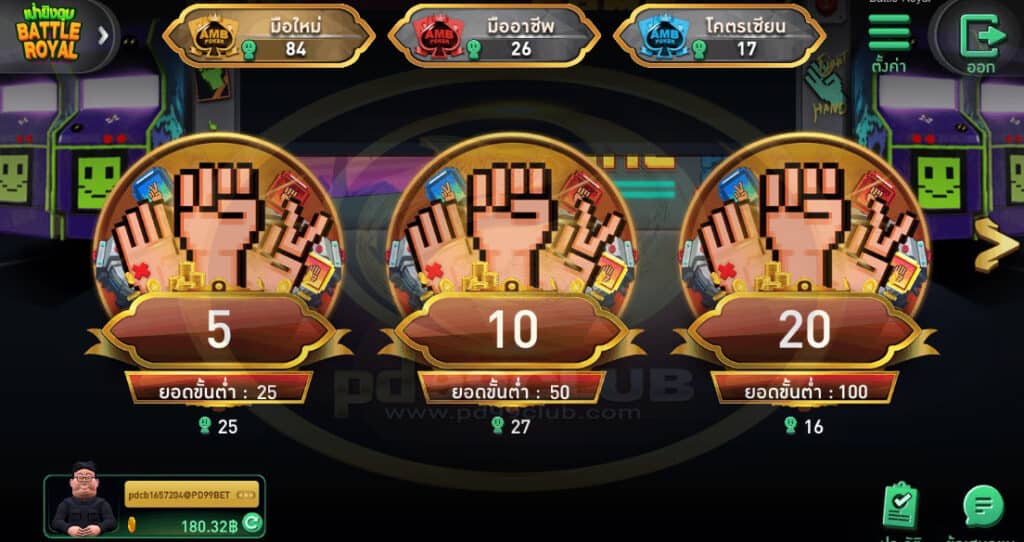
Task: Refresh the 180.32 balance
Action: [x=252, y=522]
